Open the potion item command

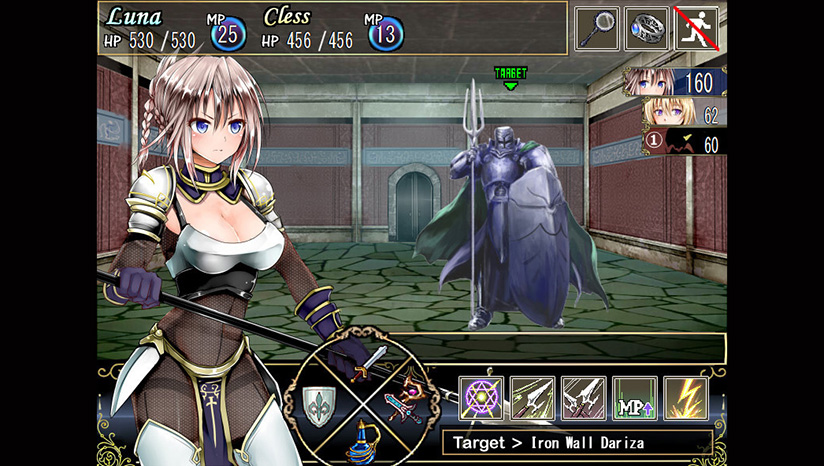click(362, 444)
